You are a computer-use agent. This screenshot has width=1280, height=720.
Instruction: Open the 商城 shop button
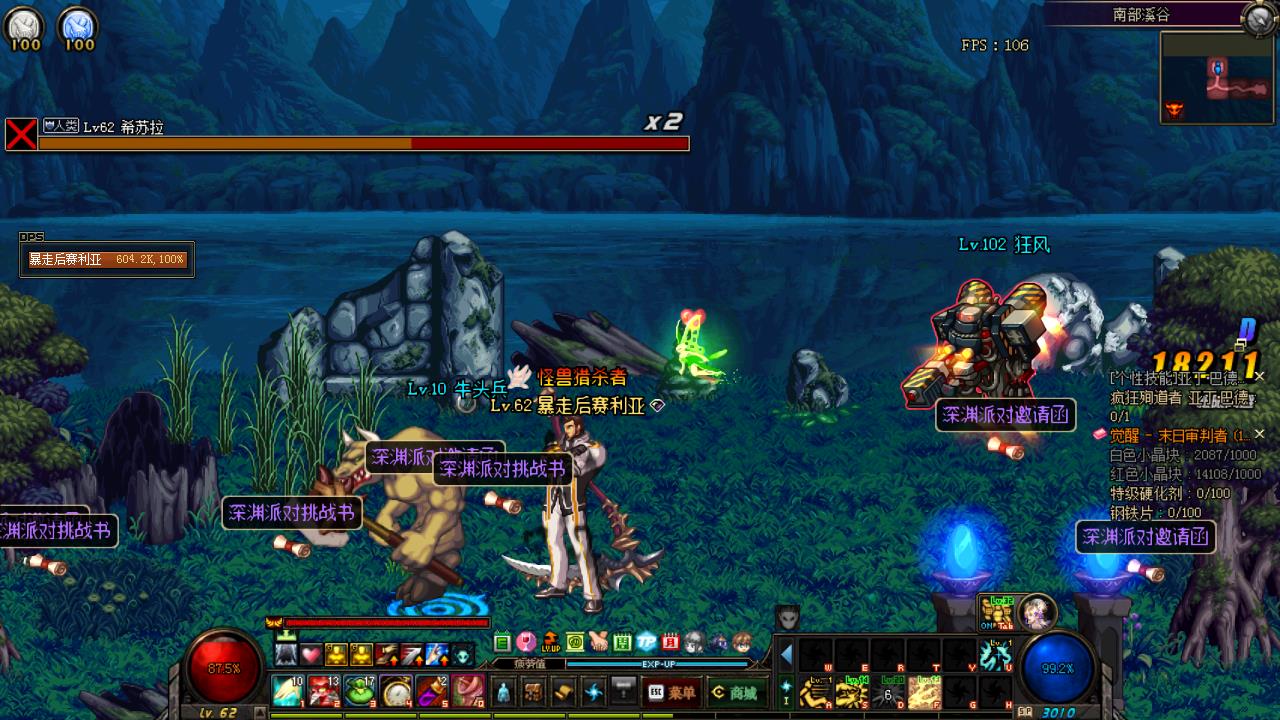click(x=734, y=692)
